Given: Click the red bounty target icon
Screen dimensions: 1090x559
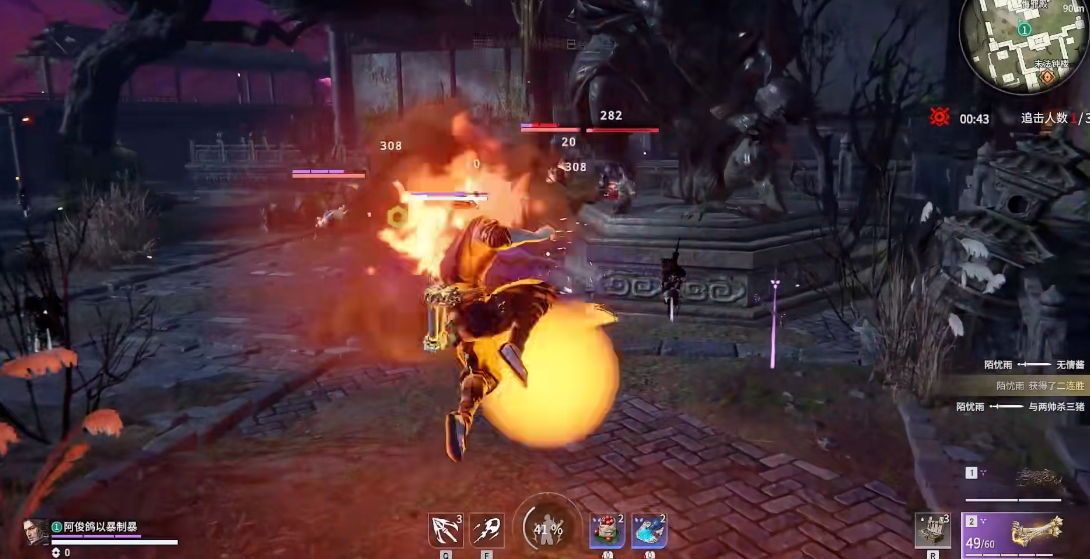Looking at the screenshot, I should click(939, 117).
